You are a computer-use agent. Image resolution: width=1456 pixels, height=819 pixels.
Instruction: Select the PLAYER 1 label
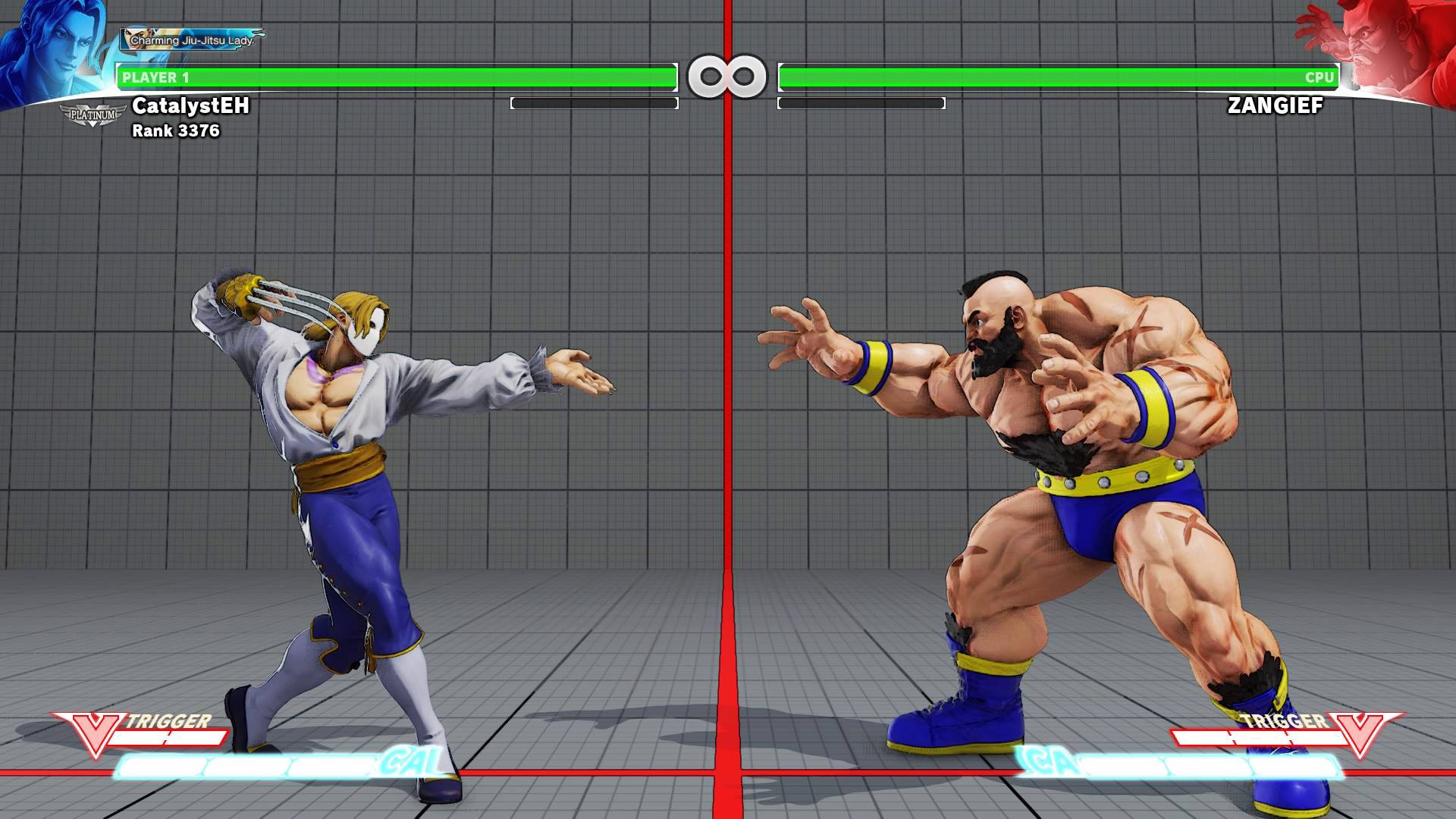[162, 76]
